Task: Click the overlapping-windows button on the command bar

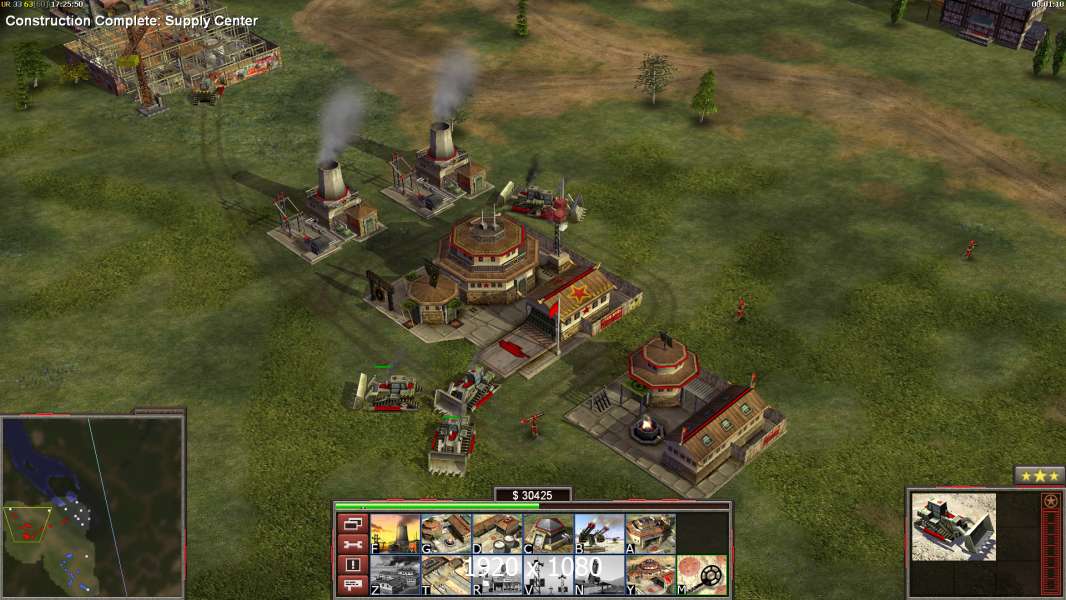Action: (351, 523)
